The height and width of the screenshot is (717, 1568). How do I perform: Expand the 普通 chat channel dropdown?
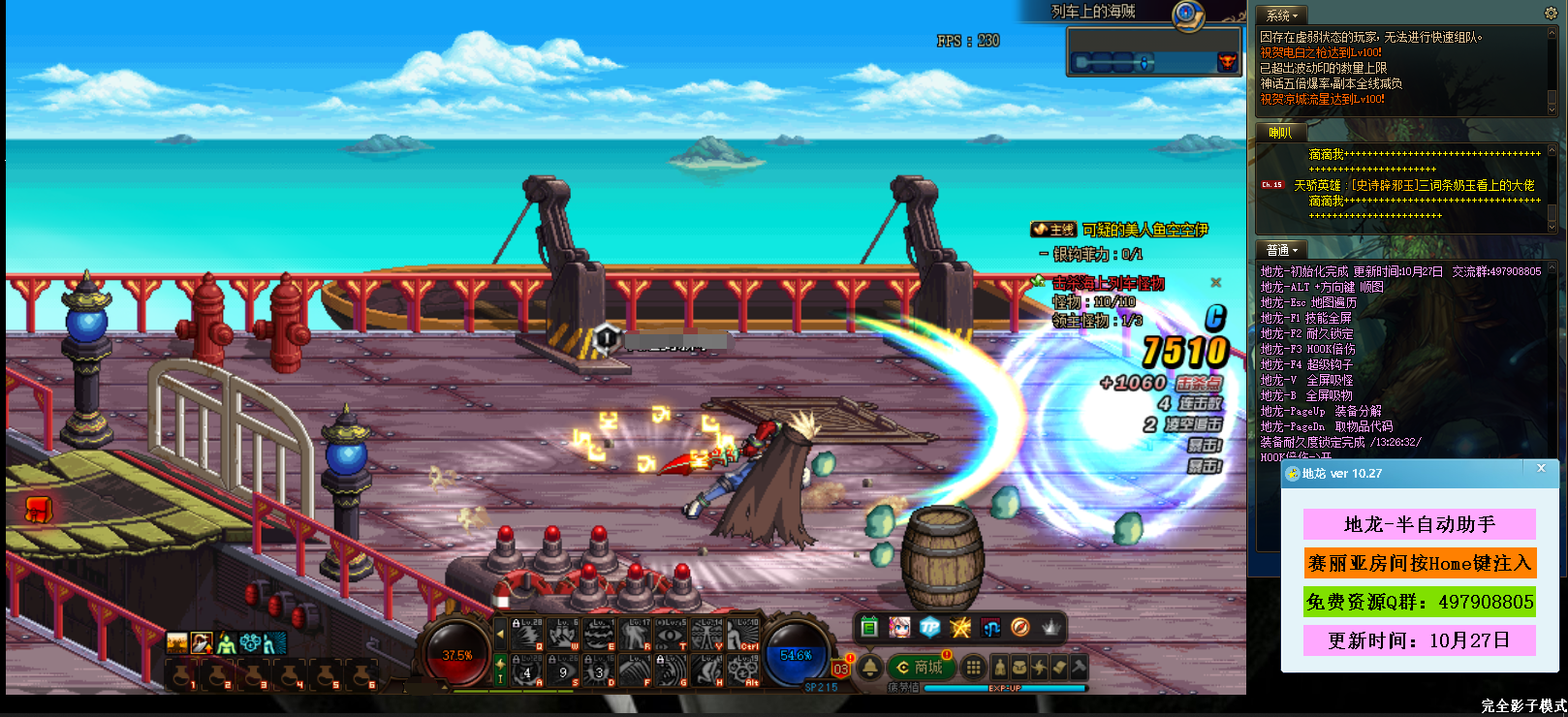point(1280,249)
